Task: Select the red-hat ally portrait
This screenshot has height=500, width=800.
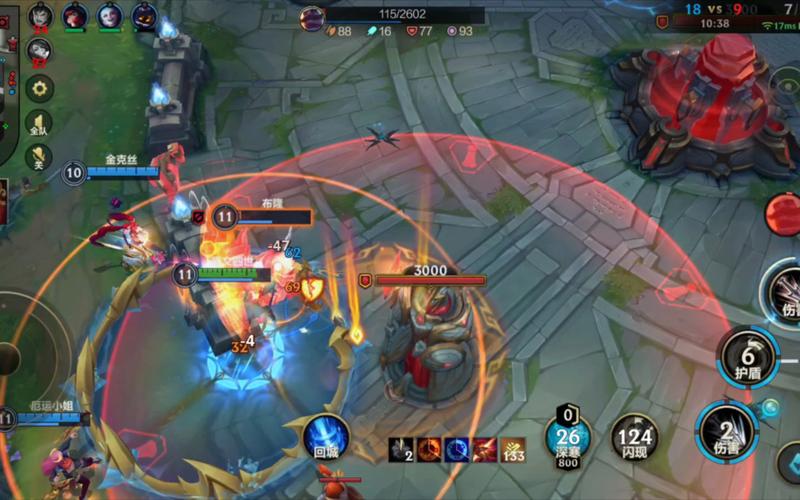Action: (75, 15)
